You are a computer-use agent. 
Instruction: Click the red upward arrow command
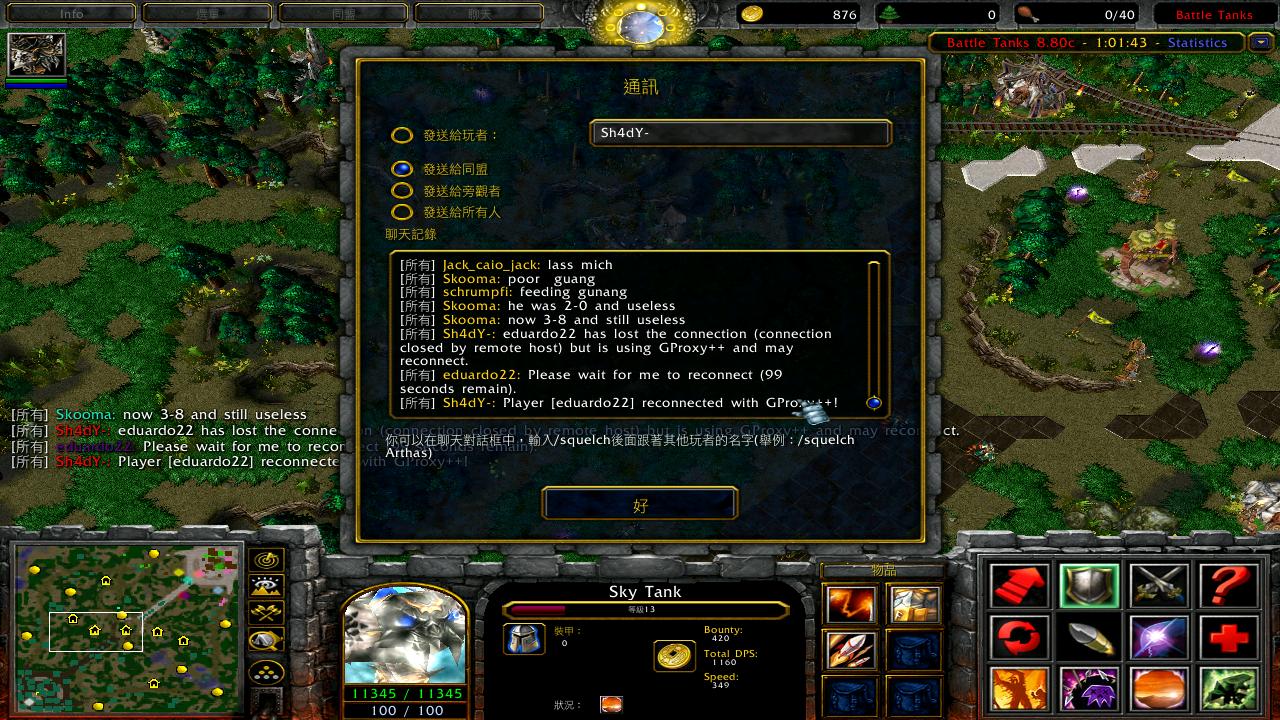(1019, 587)
